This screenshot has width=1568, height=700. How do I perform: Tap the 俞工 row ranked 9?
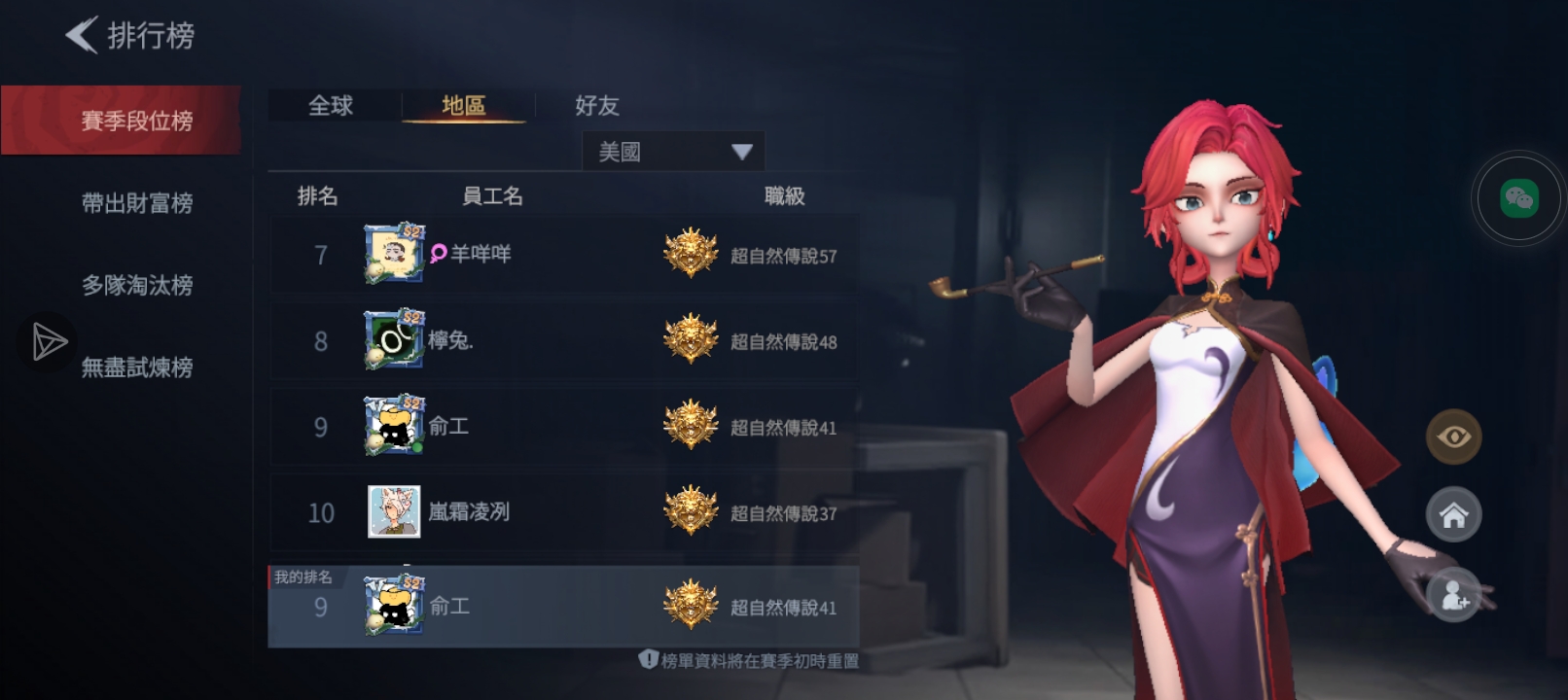point(564,427)
